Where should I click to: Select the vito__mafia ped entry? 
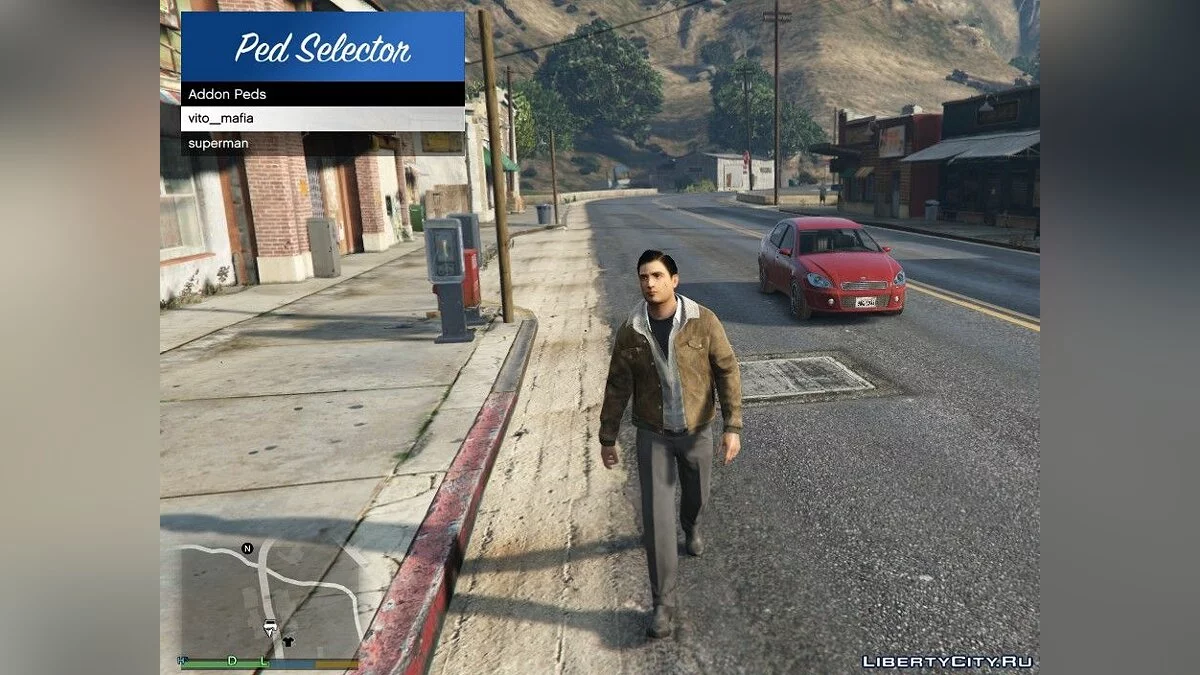pyautogui.click(x=321, y=119)
